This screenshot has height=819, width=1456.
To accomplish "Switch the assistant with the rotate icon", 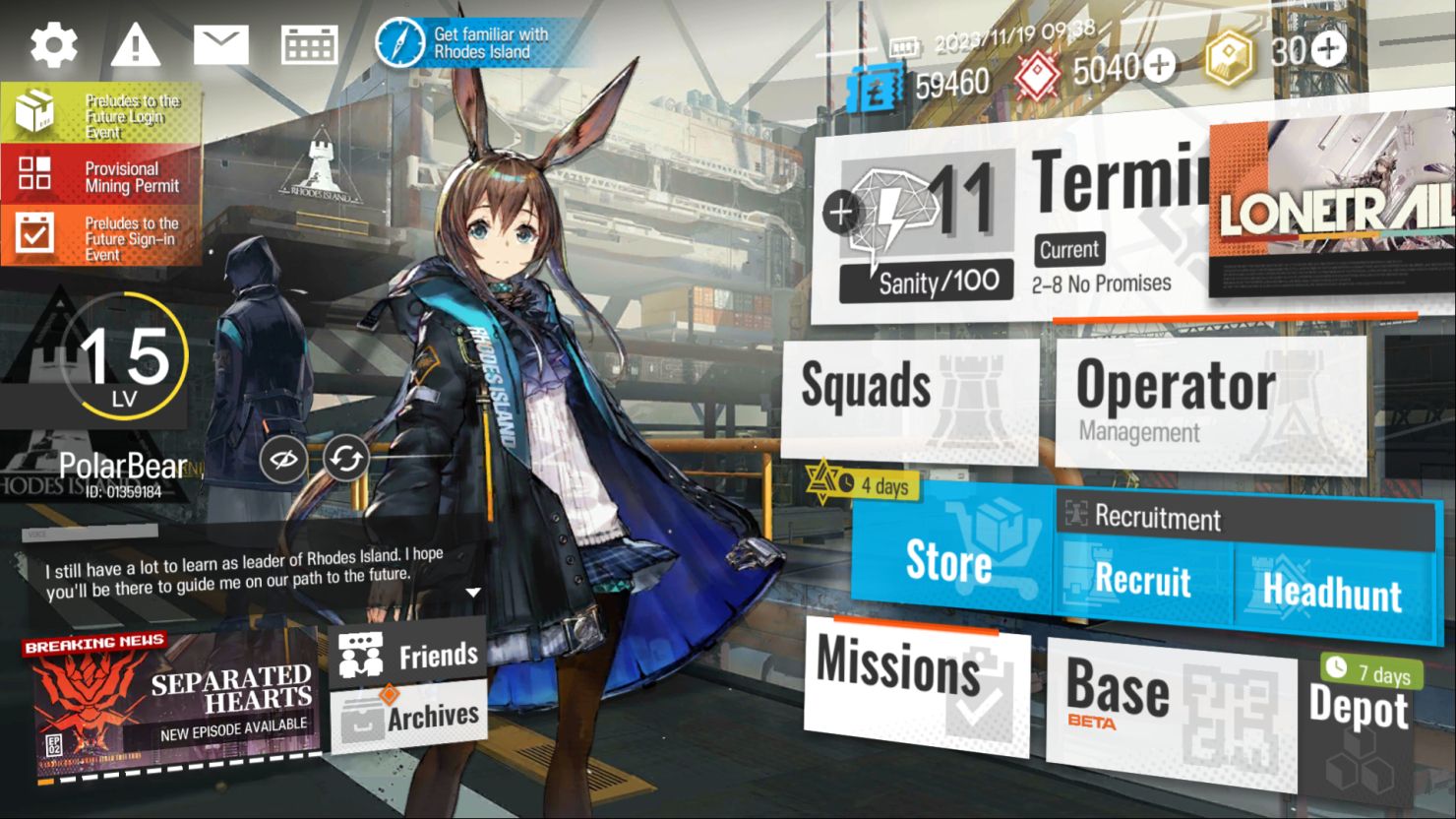I will point(344,457).
